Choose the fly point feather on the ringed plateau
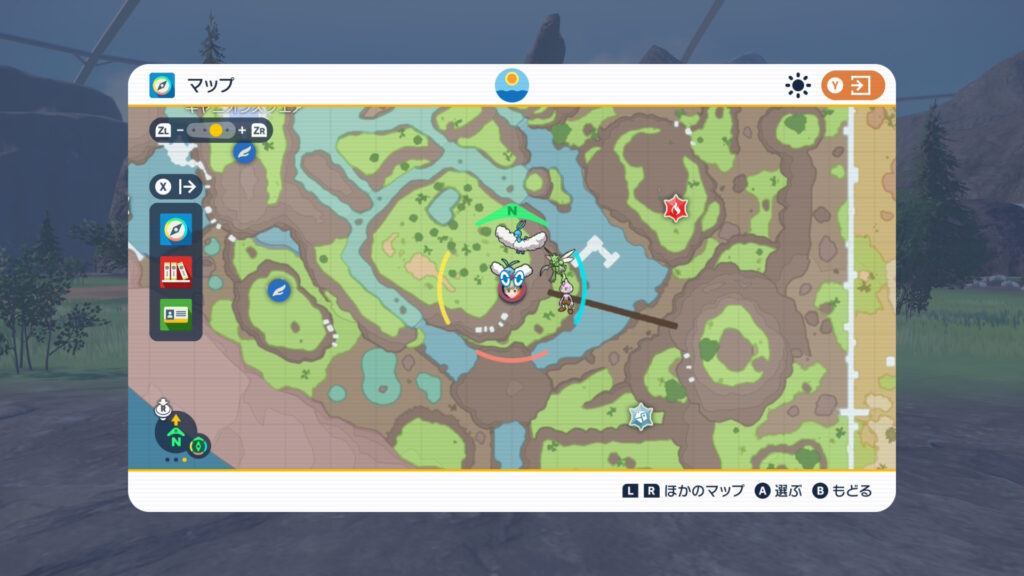 coord(279,290)
